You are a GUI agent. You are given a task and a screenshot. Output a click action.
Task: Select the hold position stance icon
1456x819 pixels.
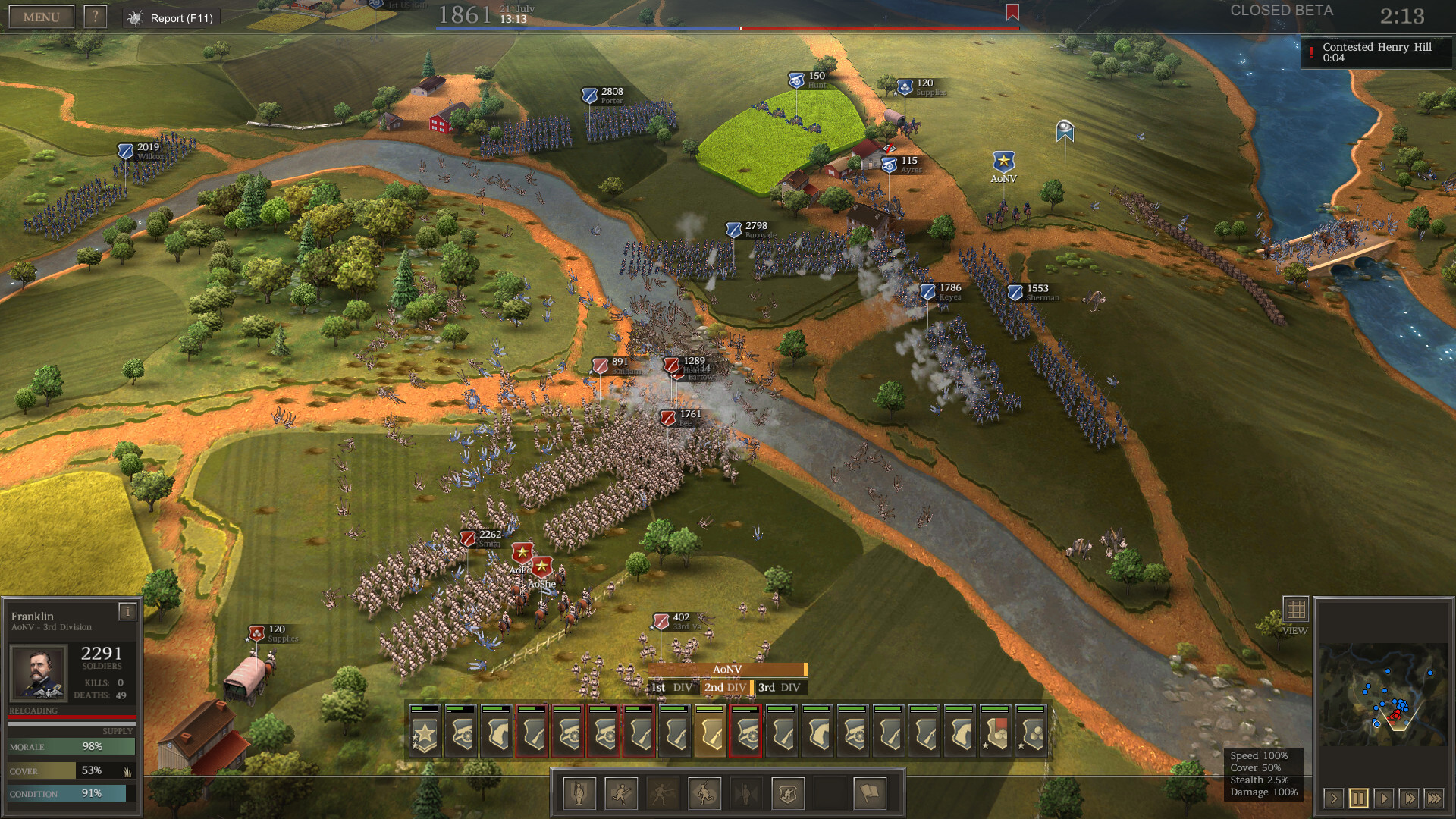[x=579, y=794]
